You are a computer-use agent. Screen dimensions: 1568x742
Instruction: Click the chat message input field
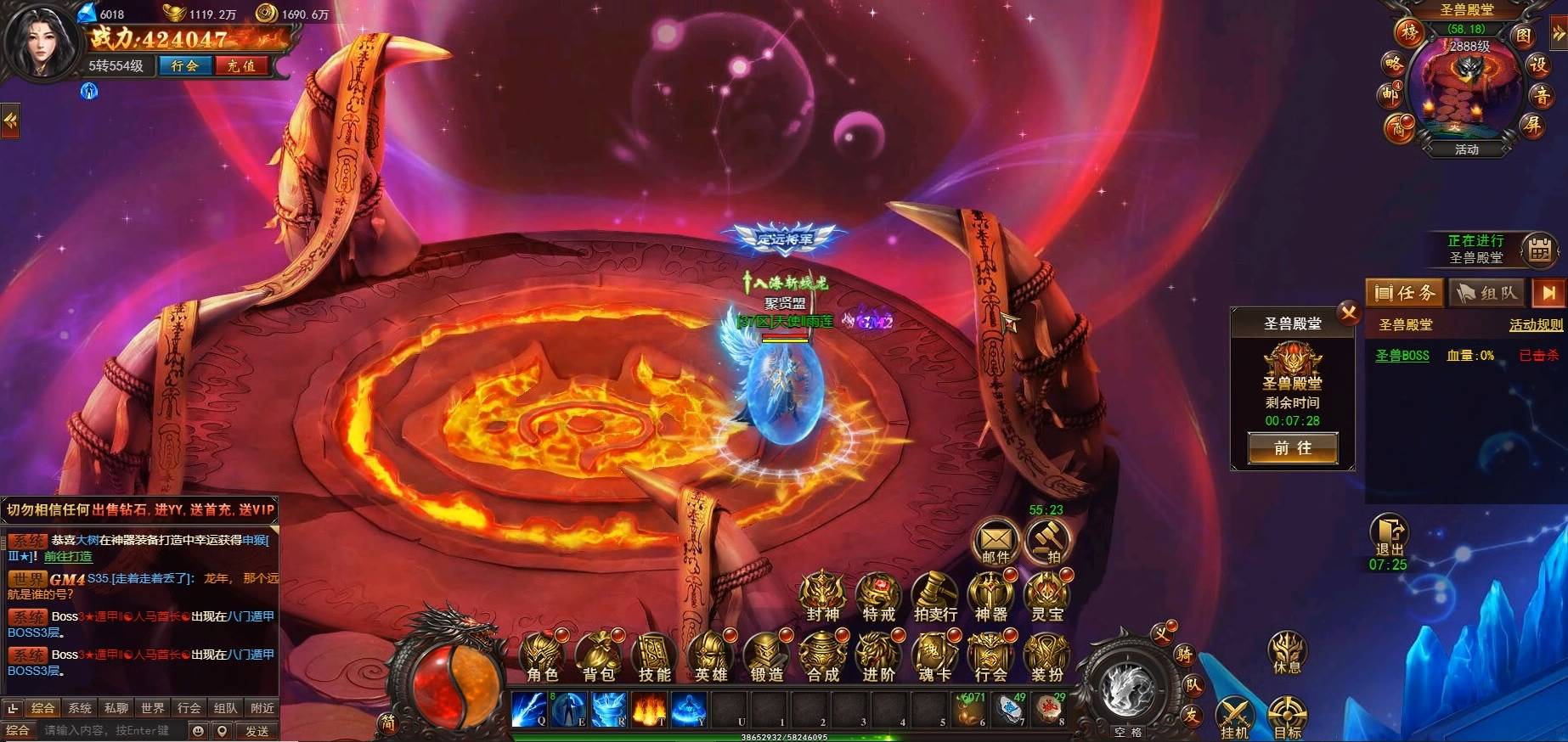tap(110, 730)
